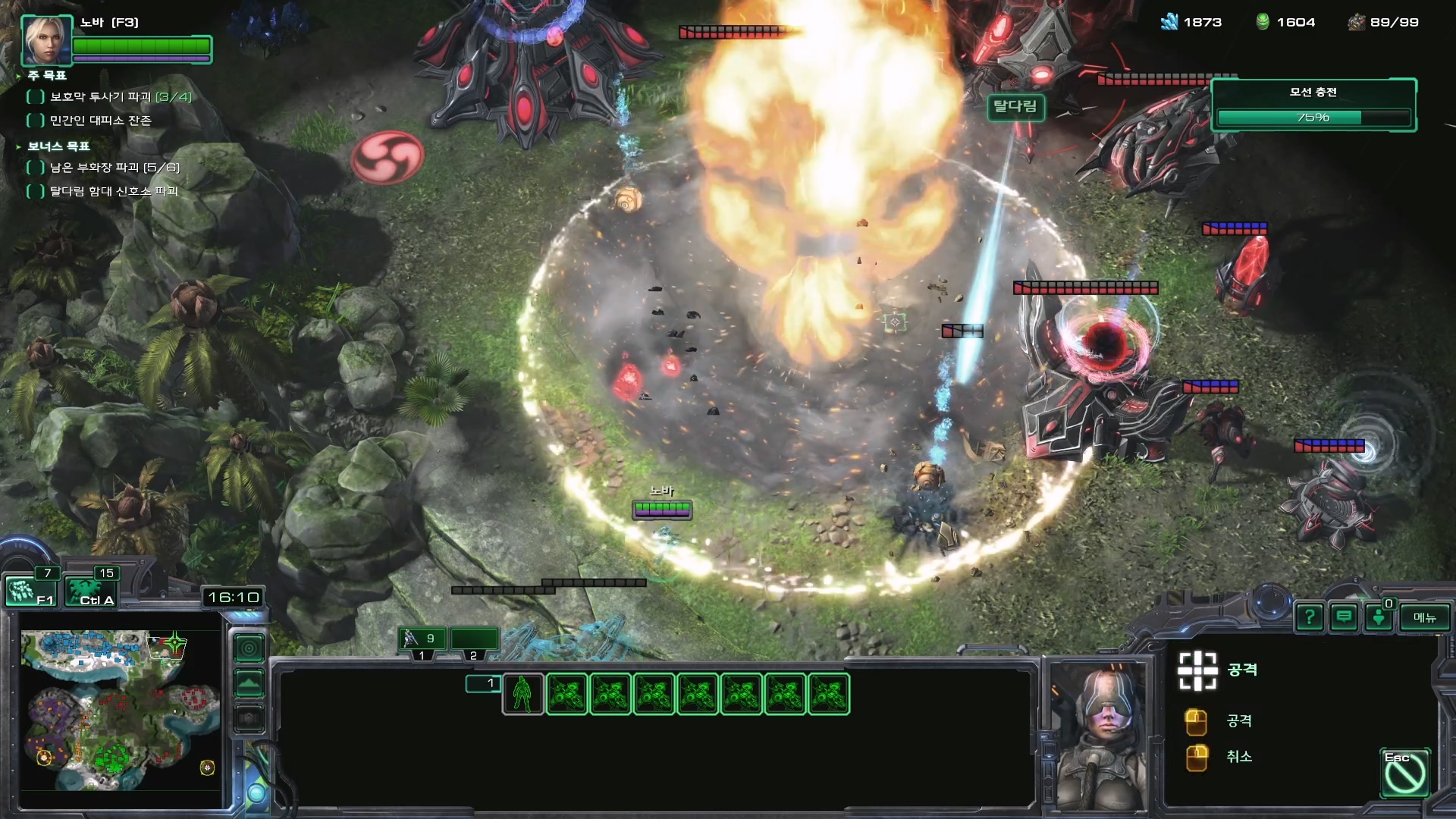Click on the minimap
Screen dimensions: 1456x819
(120, 711)
